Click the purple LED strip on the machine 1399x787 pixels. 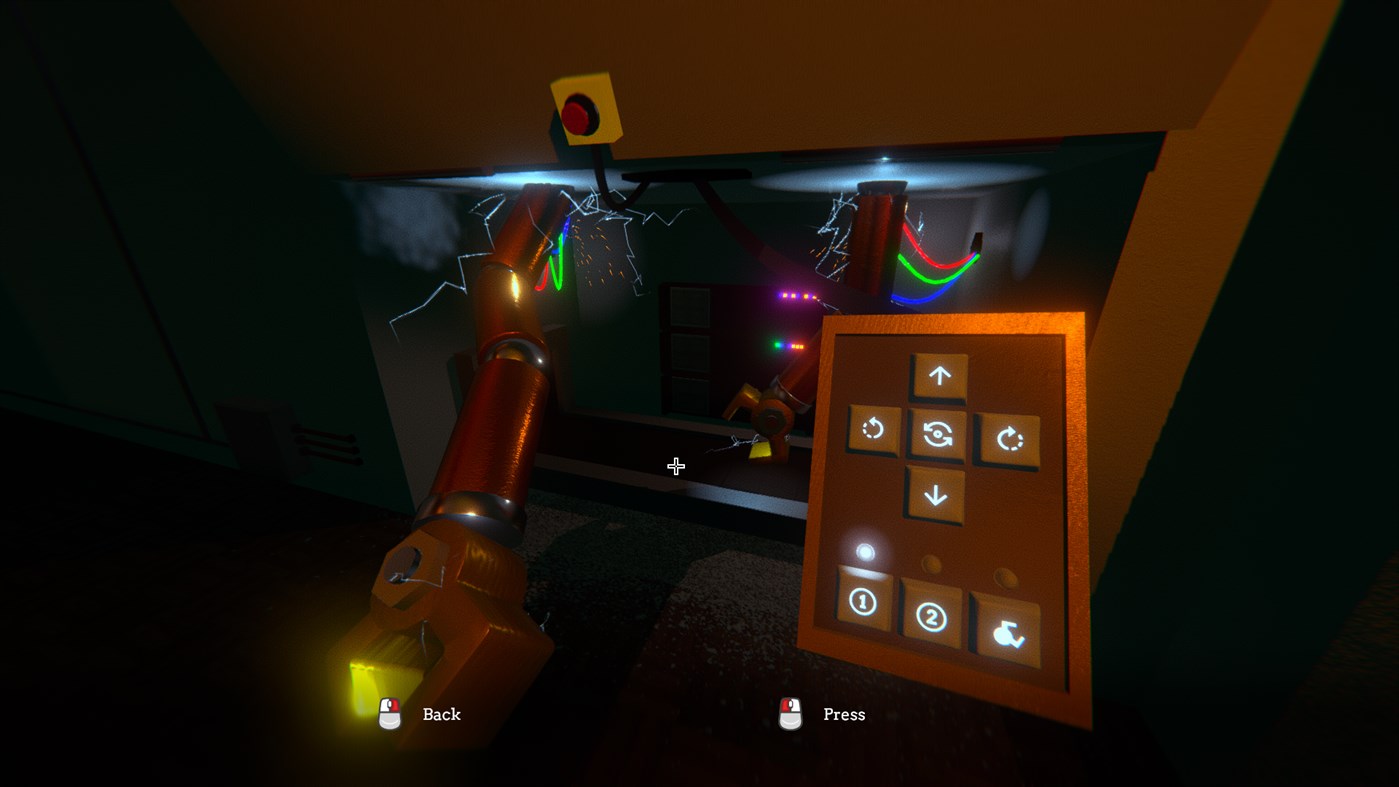[797, 294]
